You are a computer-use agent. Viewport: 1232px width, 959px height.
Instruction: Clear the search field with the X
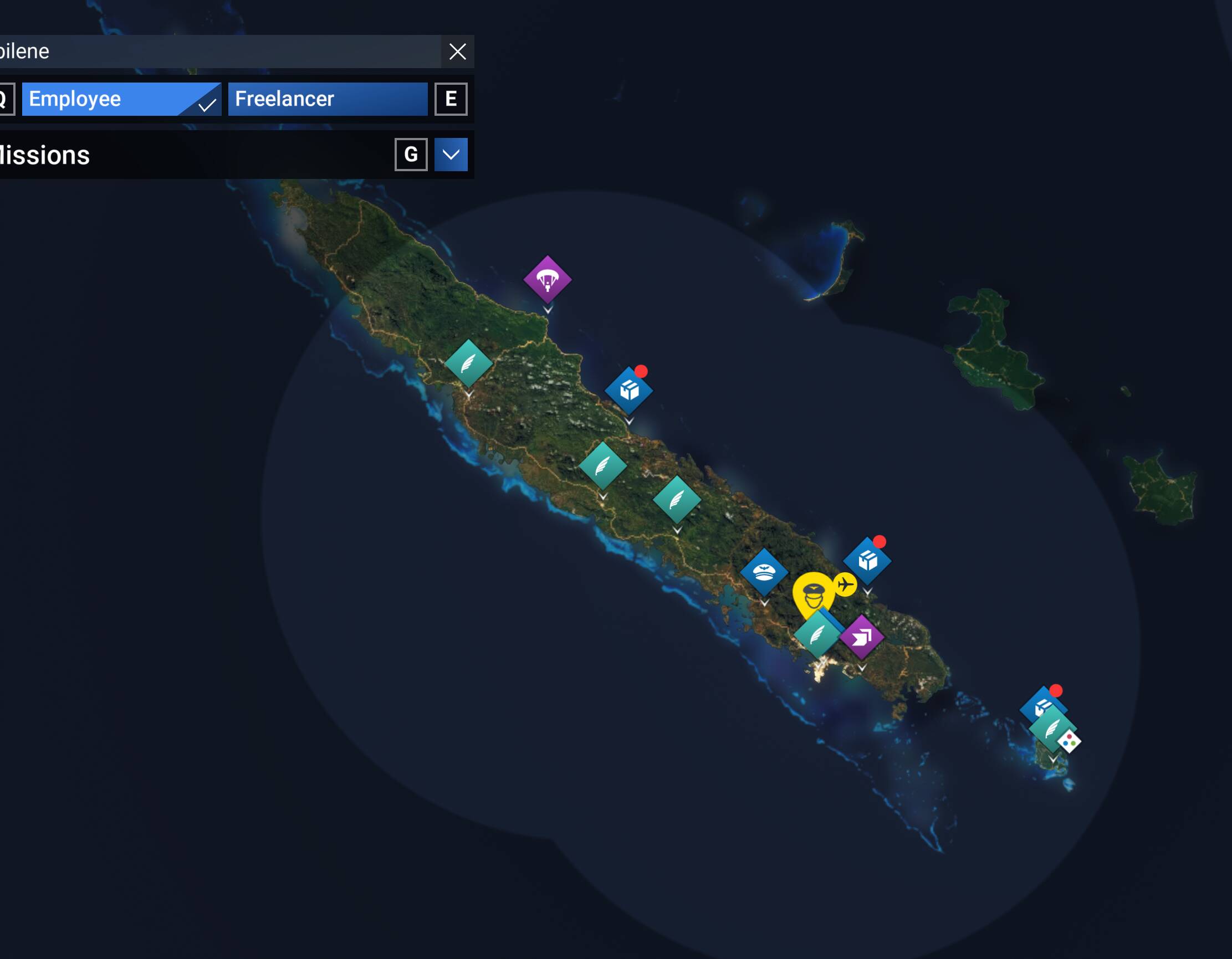pyautogui.click(x=457, y=52)
